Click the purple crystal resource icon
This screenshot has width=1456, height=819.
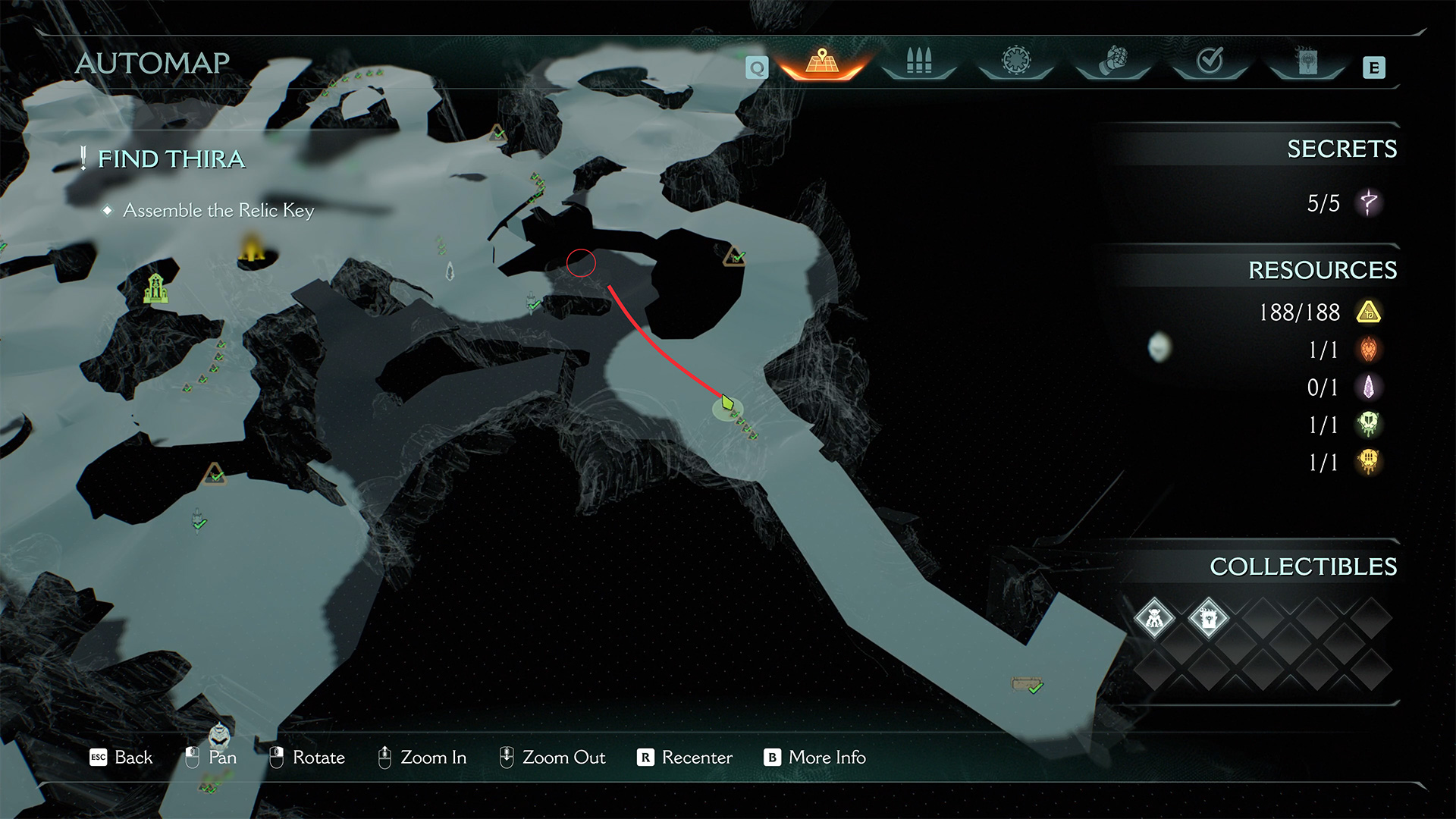pos(1369,388)
